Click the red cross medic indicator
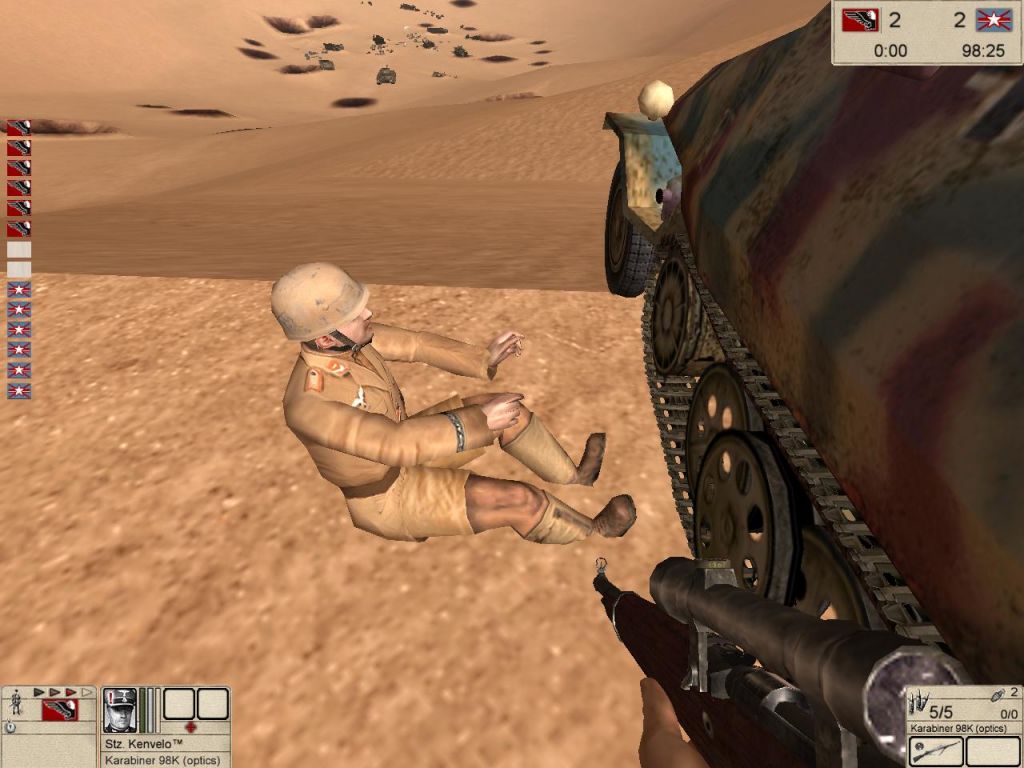Image resolution: width=1024 pixels, height=768 pixels. 191,727
